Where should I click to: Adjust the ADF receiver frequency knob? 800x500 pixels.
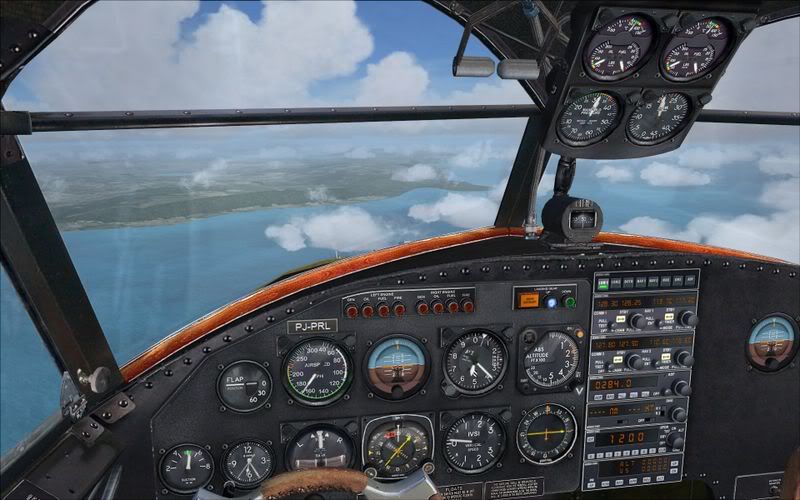[680, 387]
